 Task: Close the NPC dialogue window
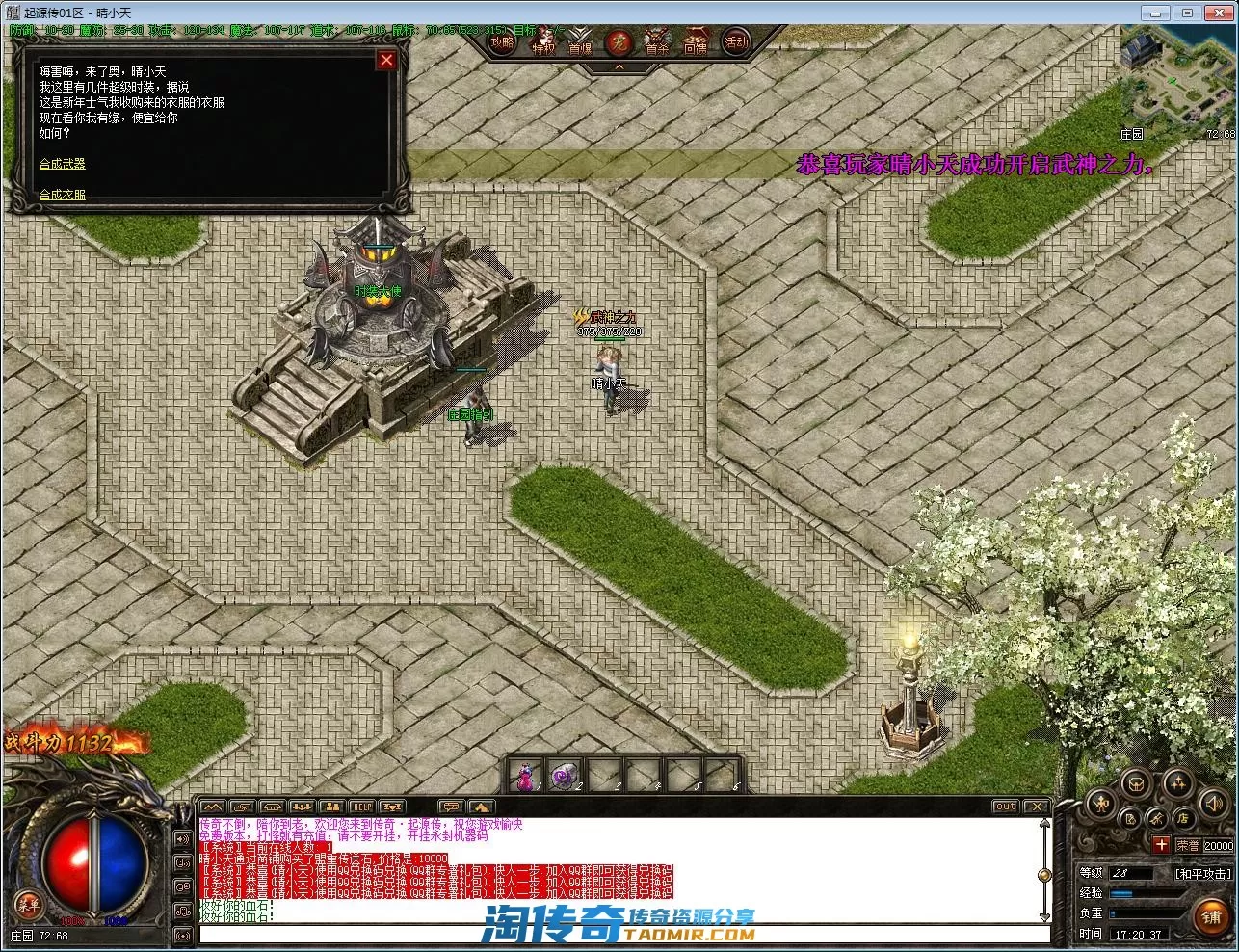tap(386, 61)
